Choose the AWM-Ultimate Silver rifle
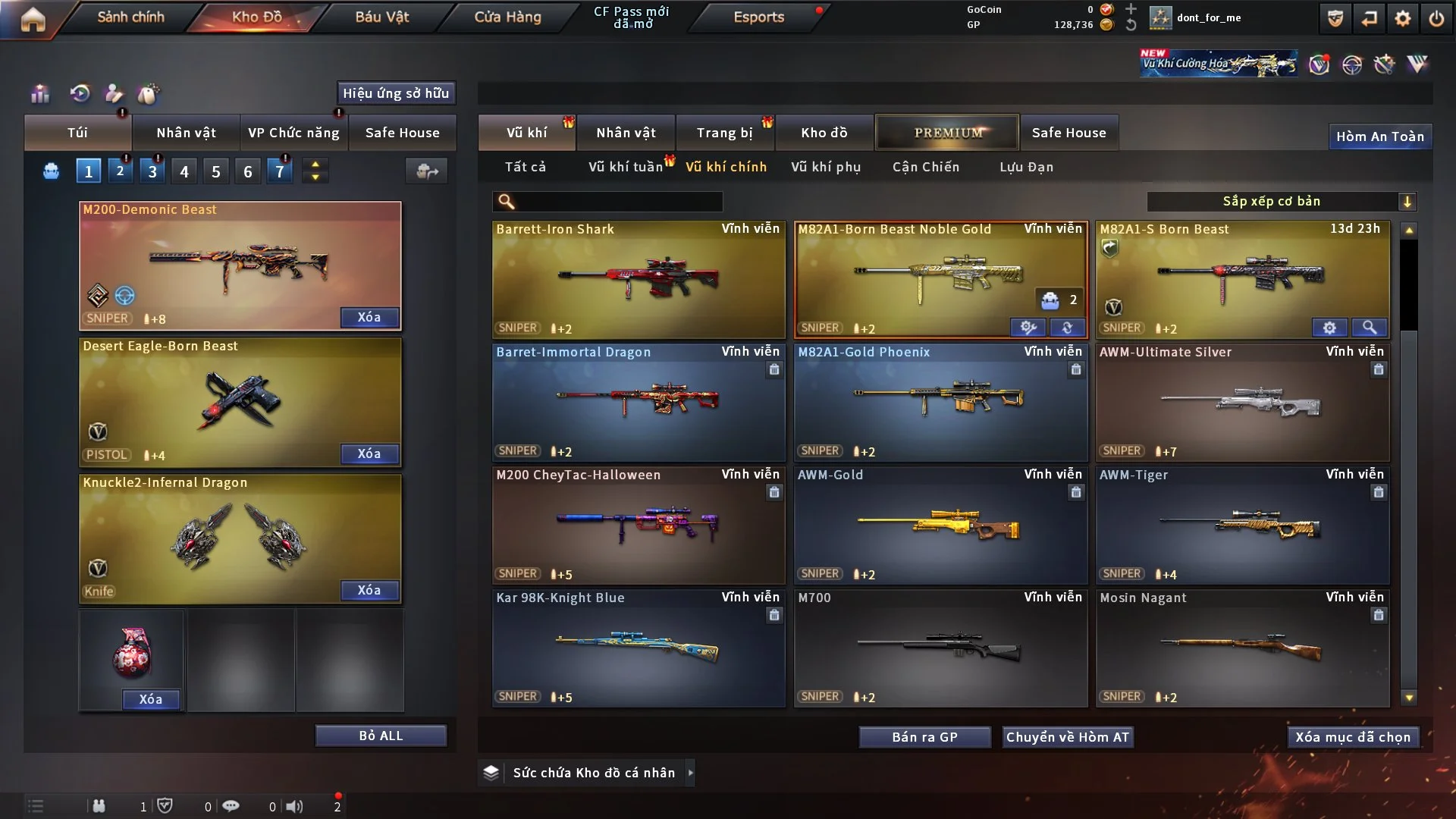 1242,403
